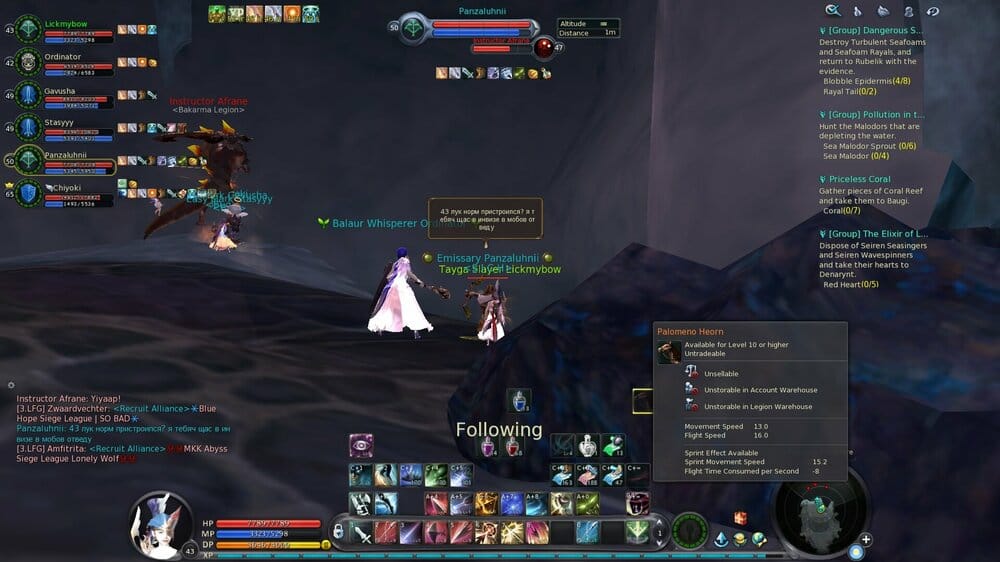Toggle the hotbar padlock
1000x562 pixels.
[x=339, y=531]
